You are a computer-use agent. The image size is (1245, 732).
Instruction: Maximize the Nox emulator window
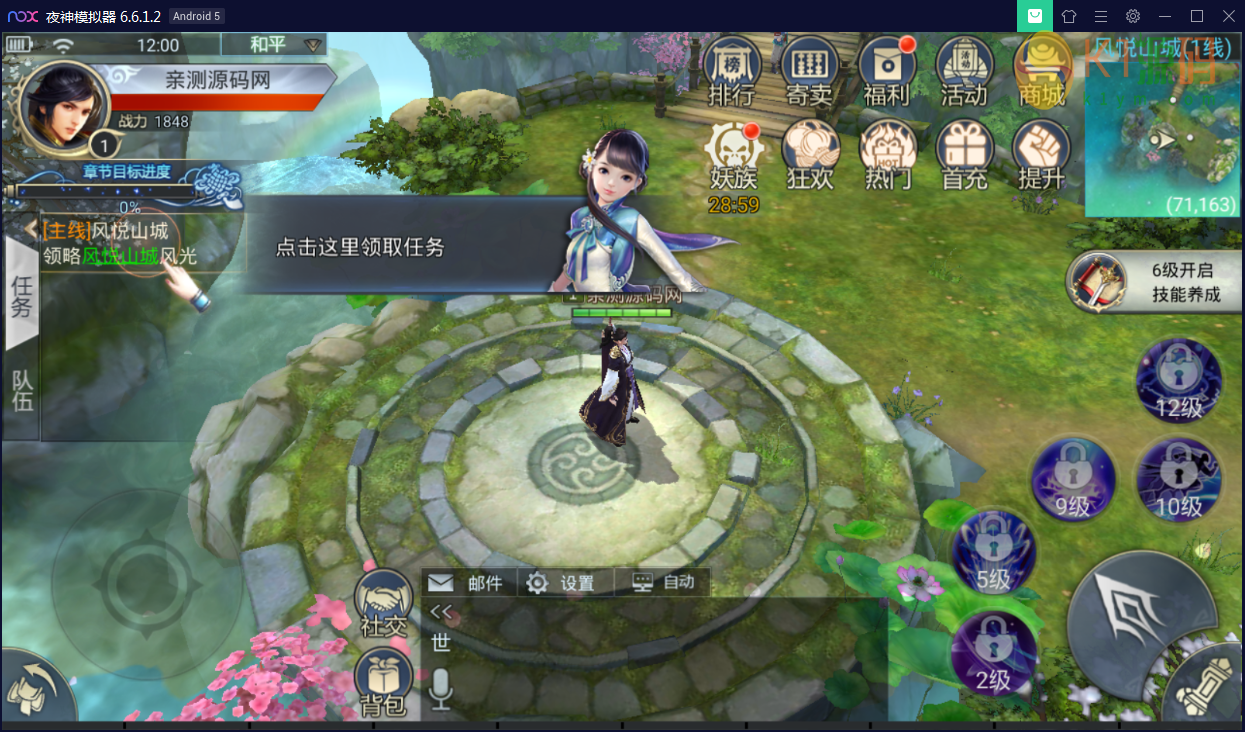[x=1197, y=15]
